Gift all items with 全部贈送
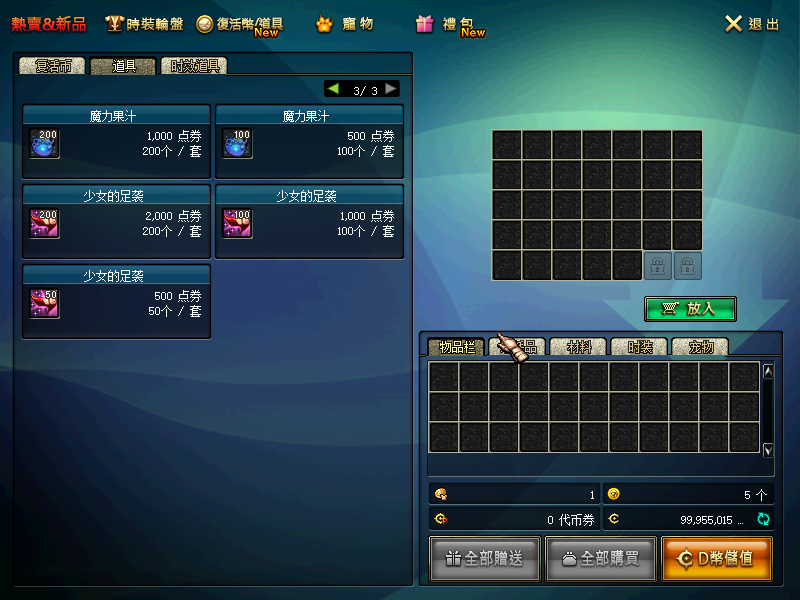 (x=485, y=559)
